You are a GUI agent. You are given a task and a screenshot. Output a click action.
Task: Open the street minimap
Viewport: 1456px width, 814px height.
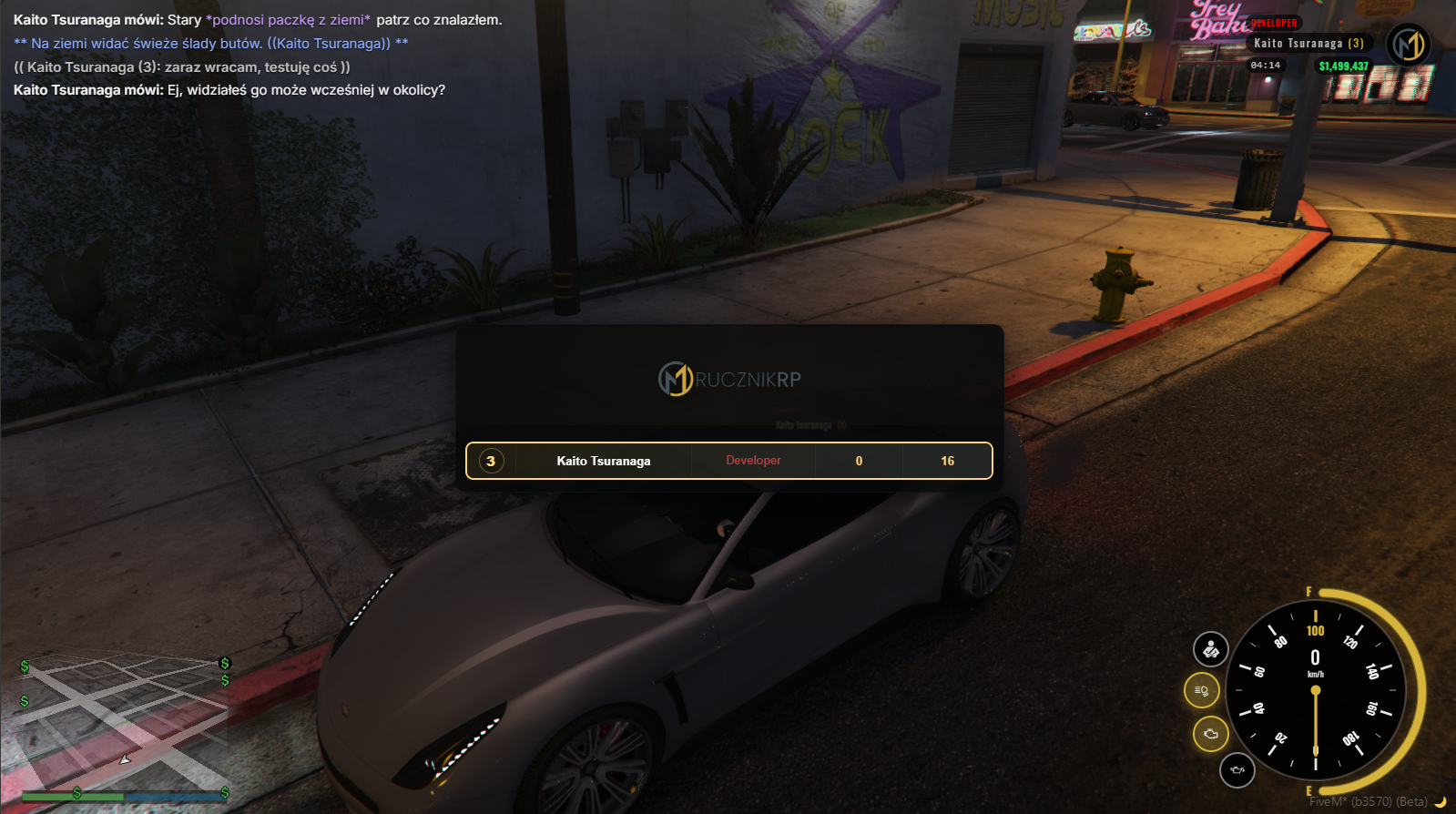124,724
